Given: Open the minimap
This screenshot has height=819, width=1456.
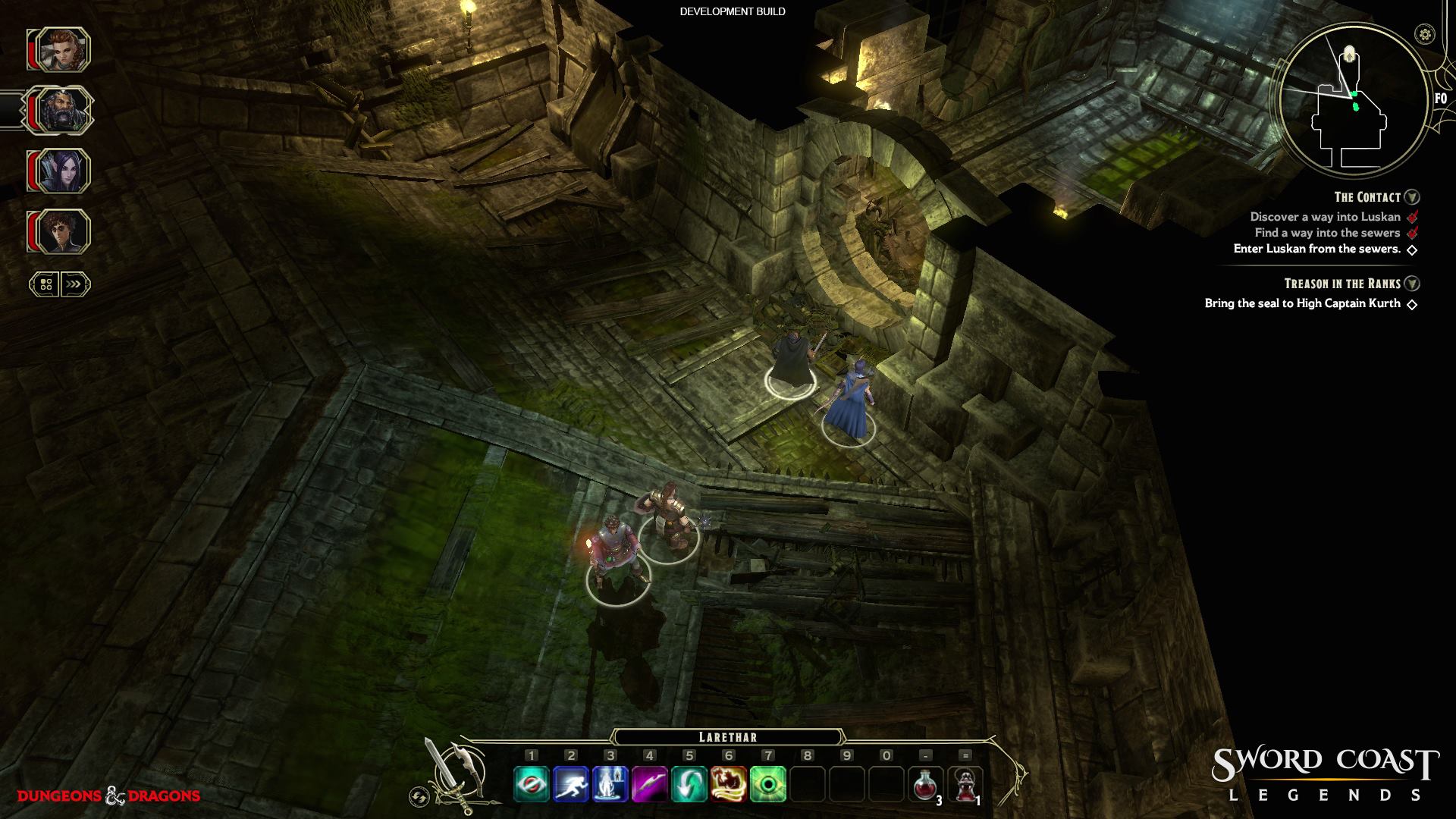Looking at the screenshot, I should [1353, 102].
